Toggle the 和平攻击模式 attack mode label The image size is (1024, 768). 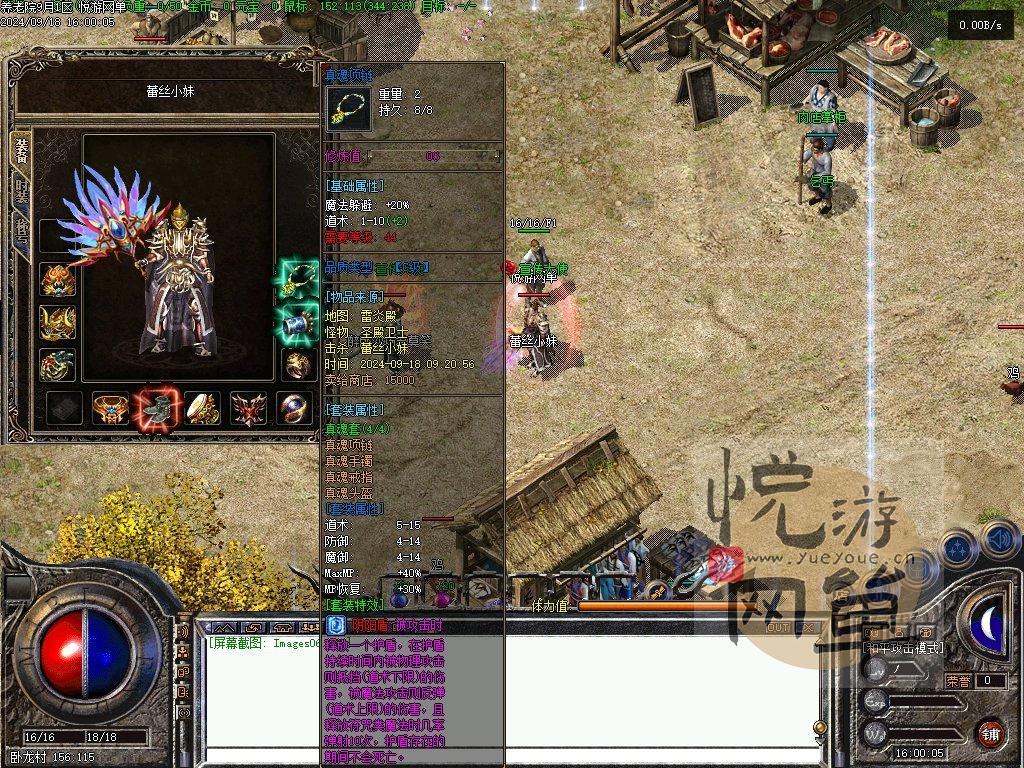click(903, 648)
